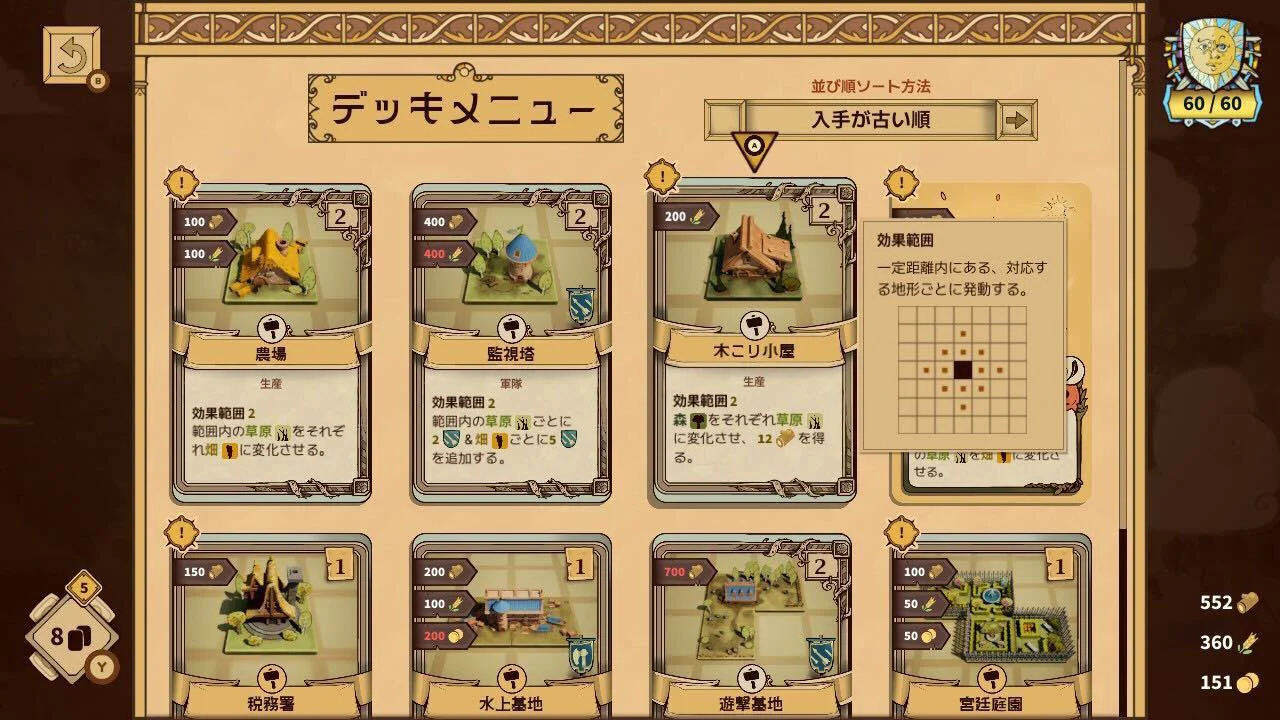Viewport: 1280px width, 720px height.
Task: Select the 木こり小屋 lumber hut card
Action: point(754,340)
